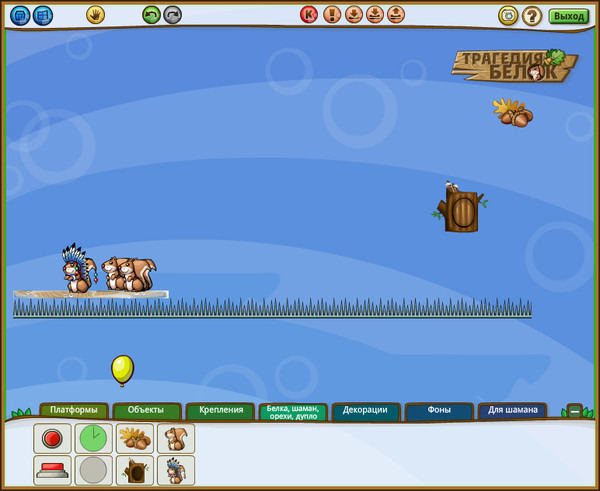Select the Белка, шаман, орехи, дупло tab

tap(292, 412)
